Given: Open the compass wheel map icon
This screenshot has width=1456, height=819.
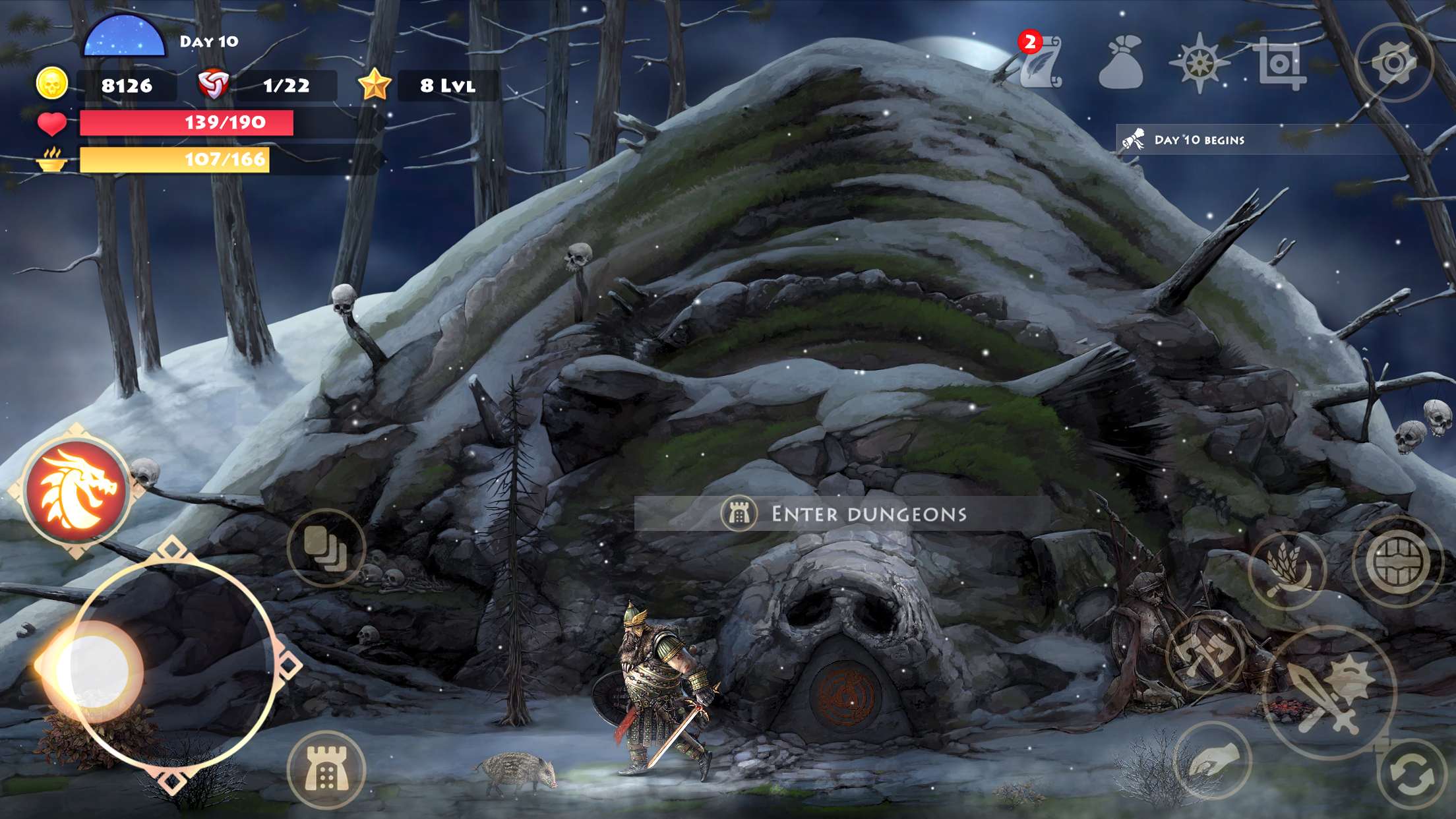Looking at the screenshot, I should [x=1199, y=63].
